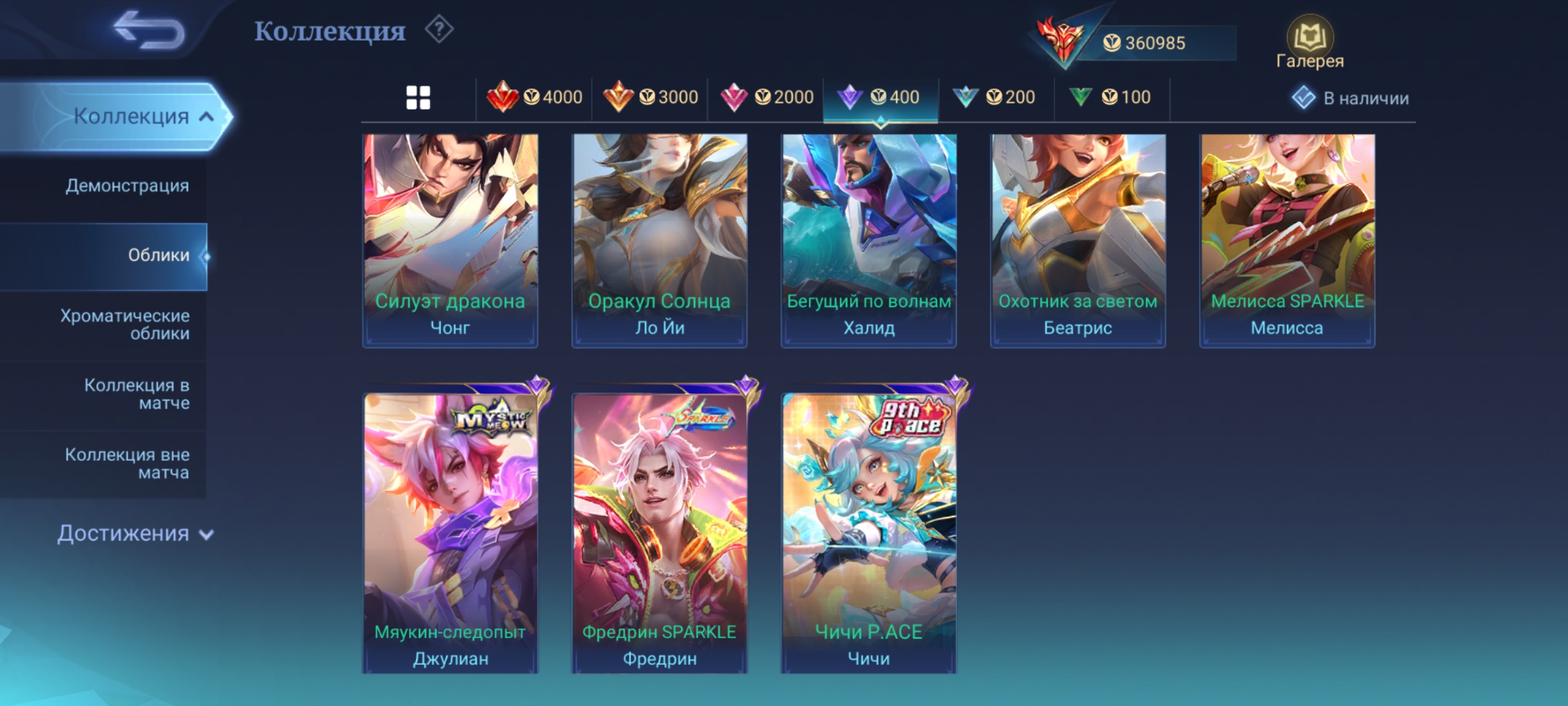View the Мелисса SPARKLE skin card

1286,240
